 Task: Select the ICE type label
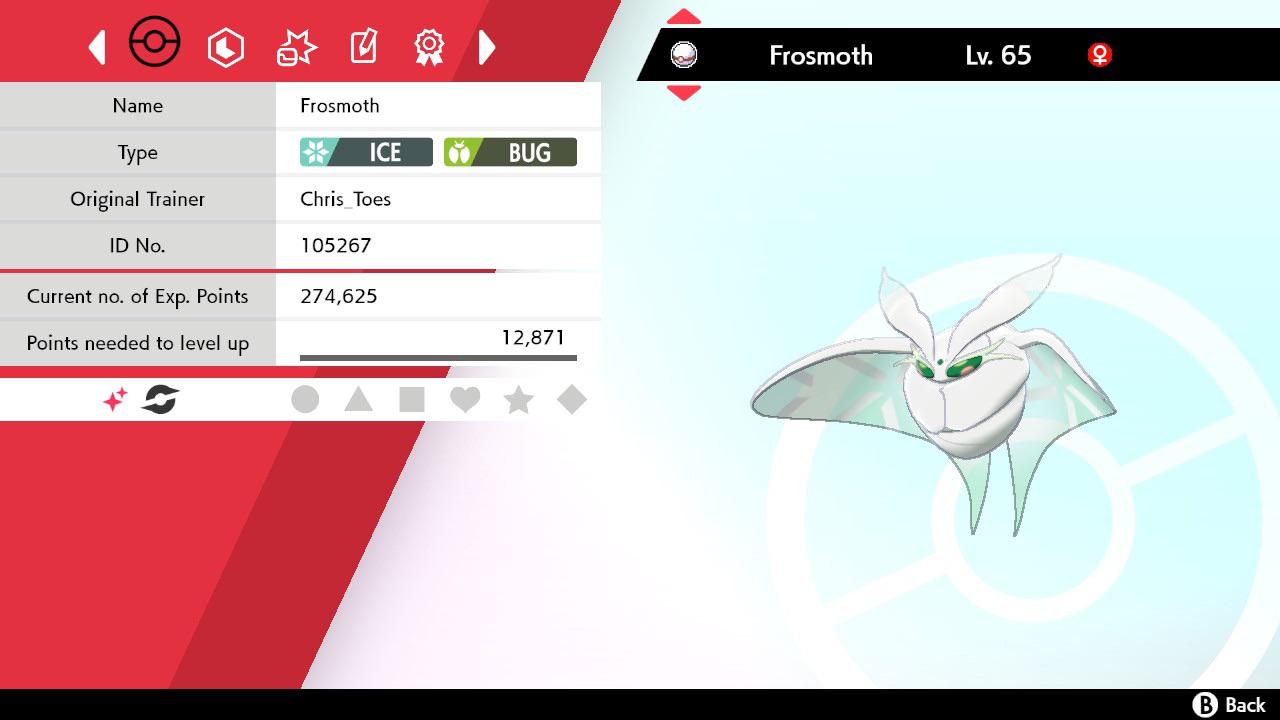click(364, 152)
